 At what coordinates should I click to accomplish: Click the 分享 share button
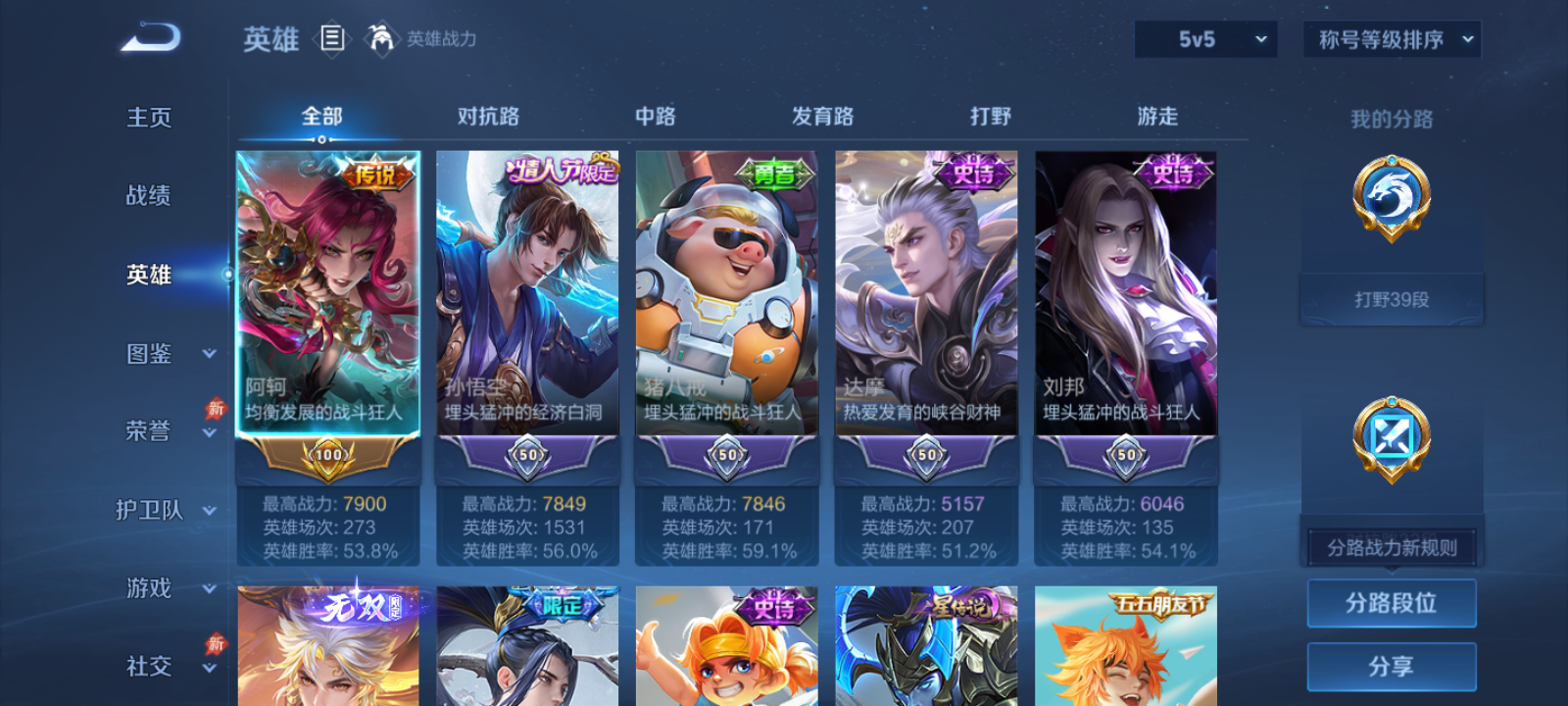point(1392,665)
